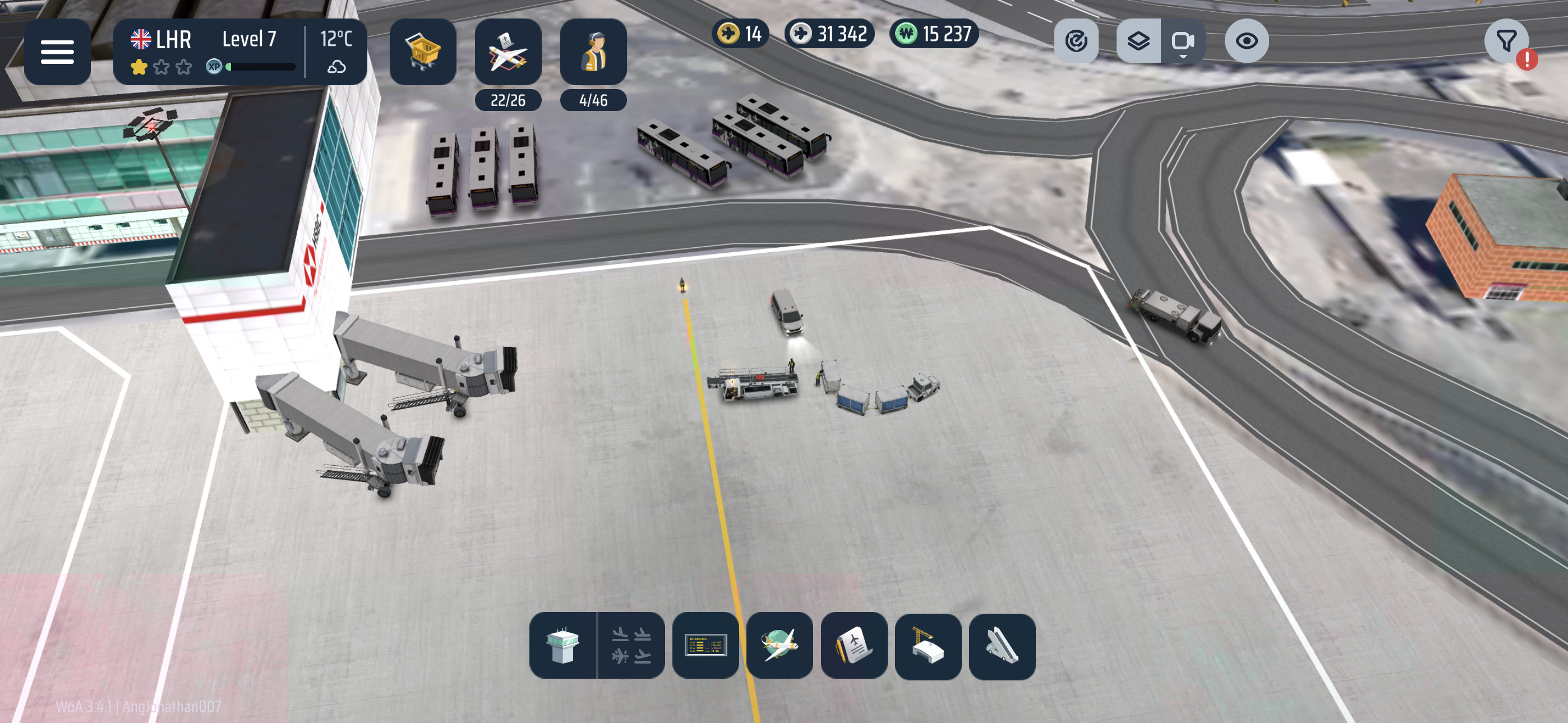Click the circular radar target button
This screenshot has height=723, width=1568.
click(x=1076, y=41)
